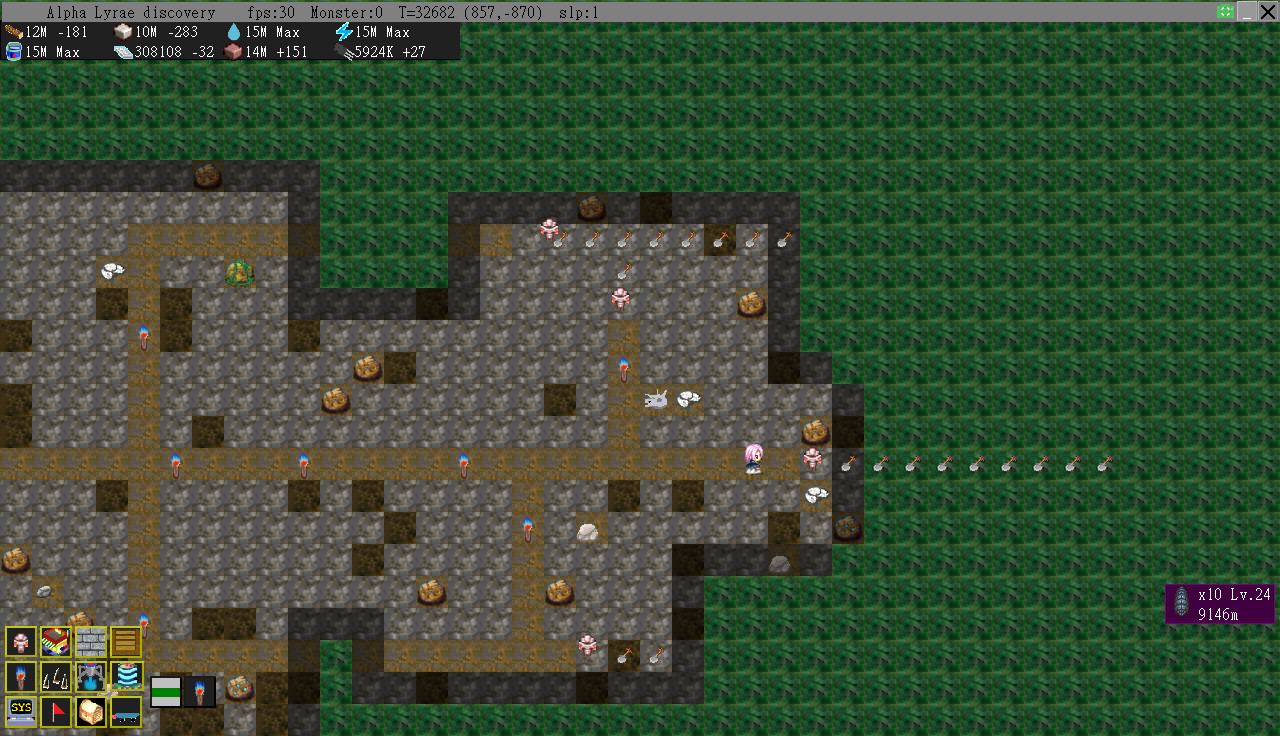Click the money counter showing 308108
Screen dimensions: 1280x736
coord(160,52)
